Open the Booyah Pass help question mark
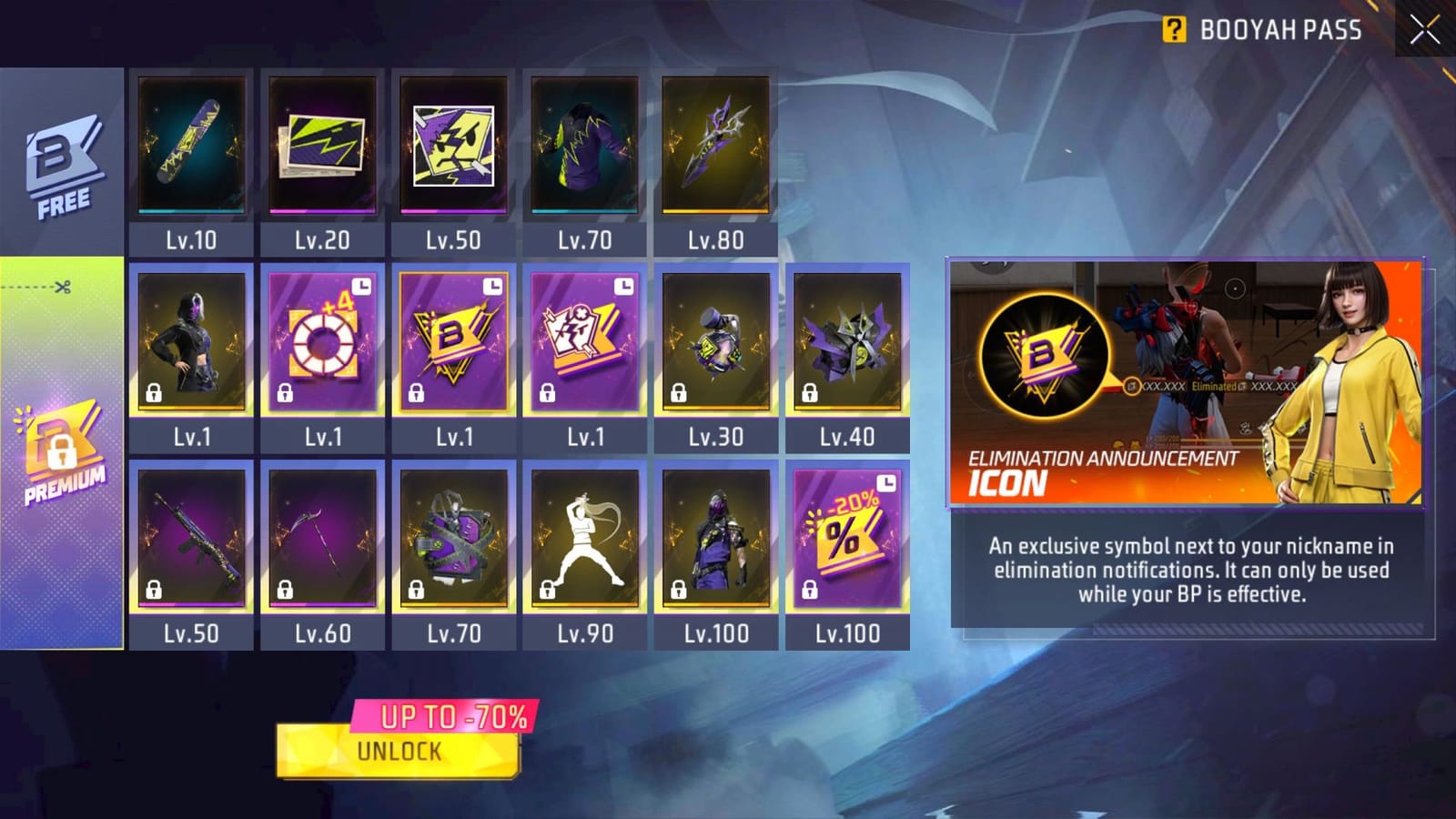Image resolution: width=1456 pixels, height=819 pixels. (1175, 28)
